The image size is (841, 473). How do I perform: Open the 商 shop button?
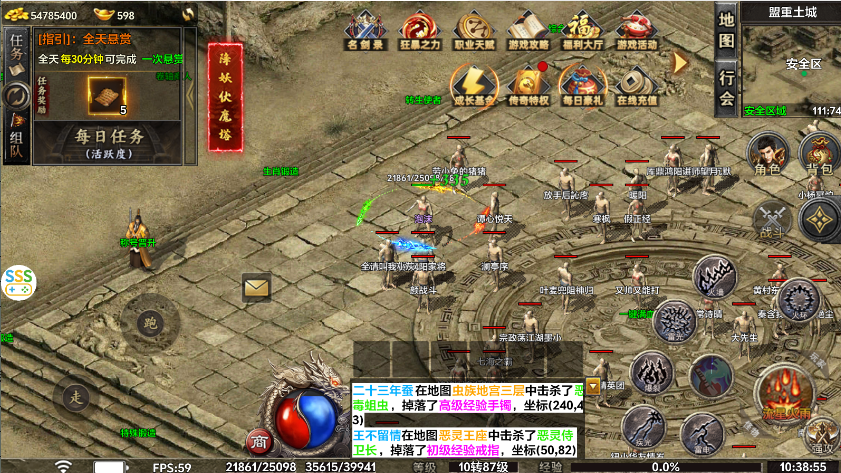tap(259, 441)
